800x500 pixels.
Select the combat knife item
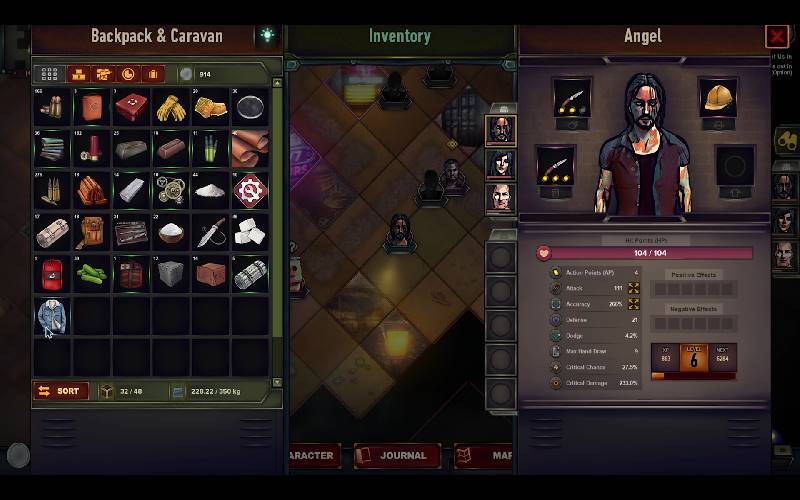click(x=211, y=232)
